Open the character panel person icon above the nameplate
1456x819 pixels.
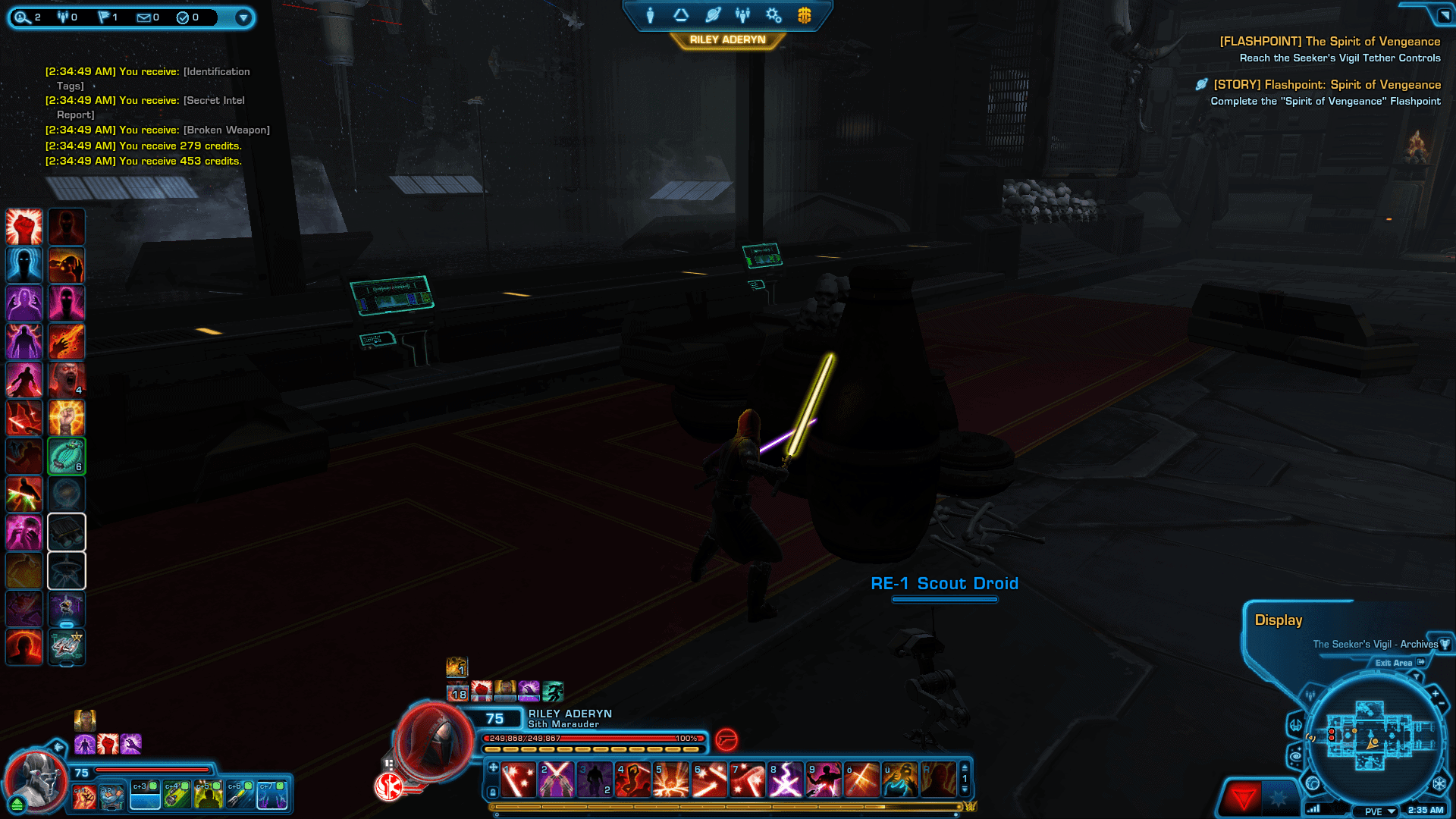click(651, 14)
